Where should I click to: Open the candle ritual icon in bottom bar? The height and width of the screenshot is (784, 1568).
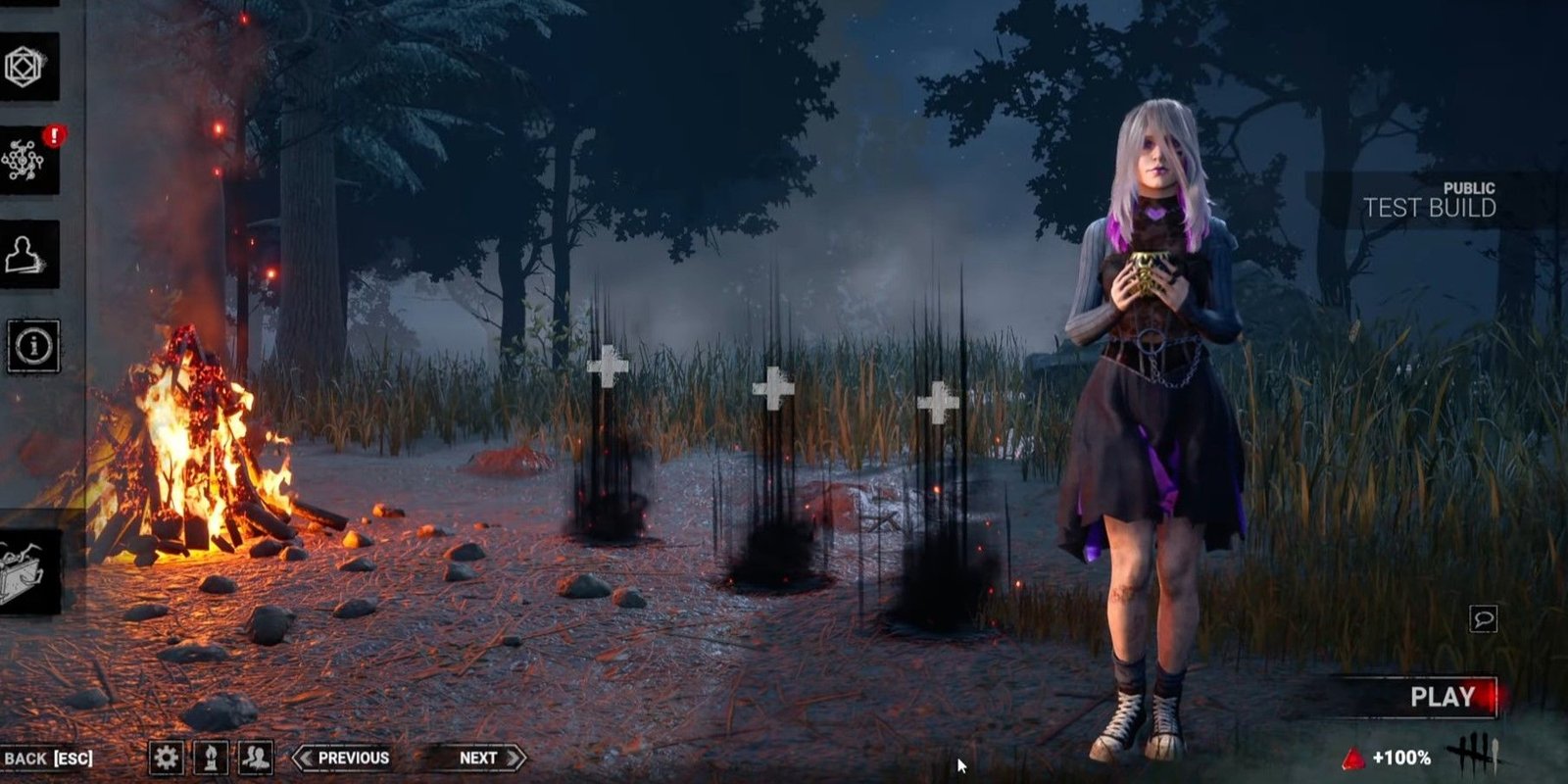(x=209, y=757)
